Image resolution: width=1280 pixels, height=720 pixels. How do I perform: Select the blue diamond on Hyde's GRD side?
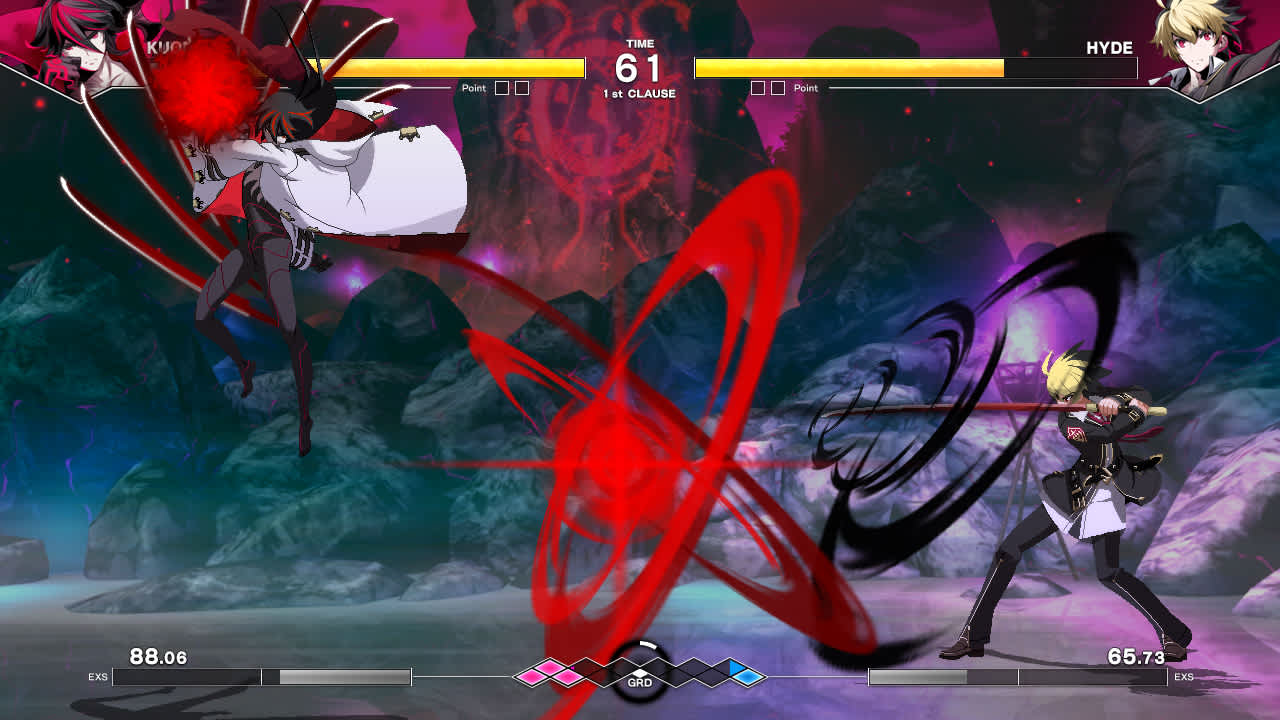[749, 676]
